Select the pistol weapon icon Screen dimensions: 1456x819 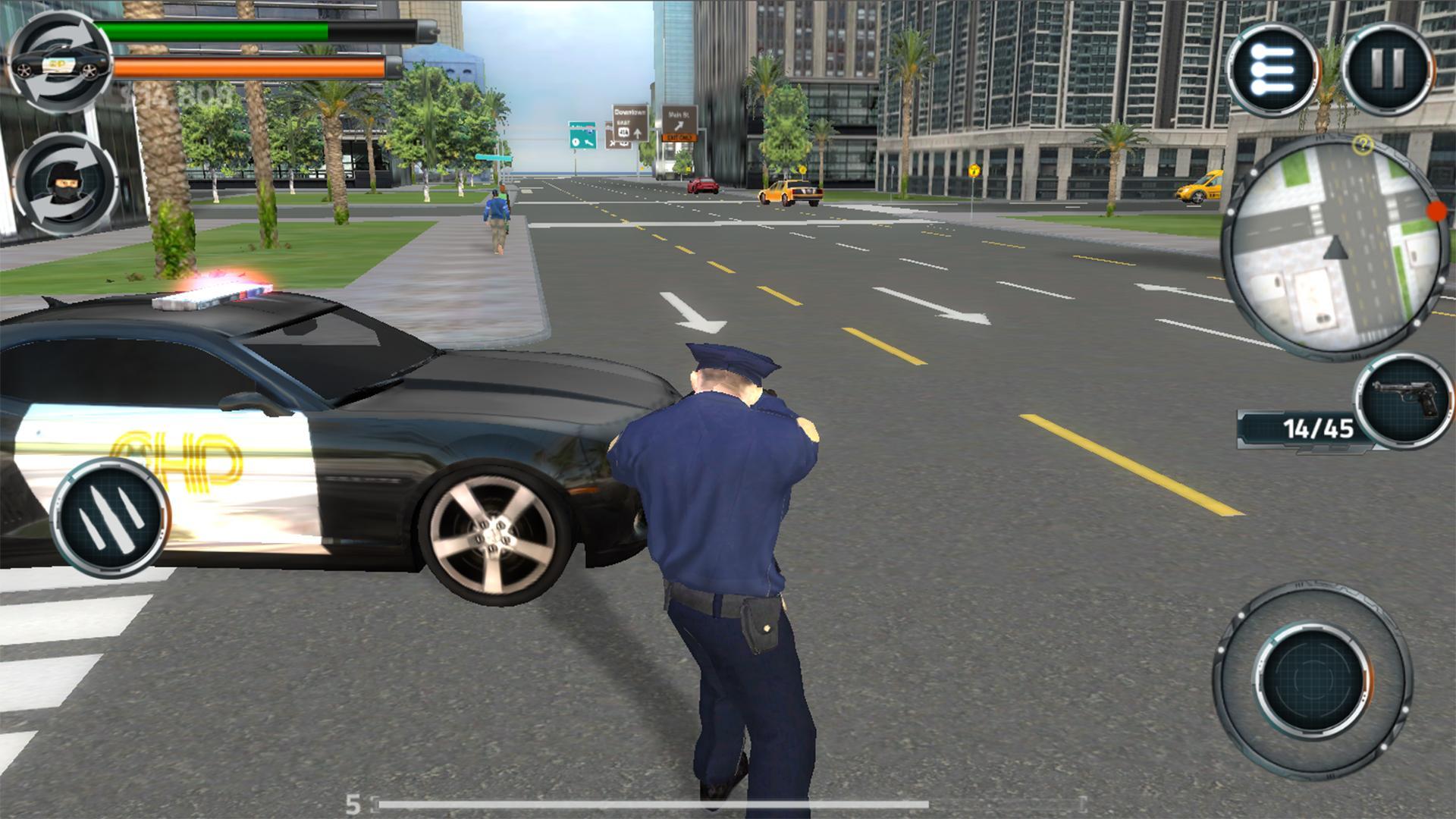point(1403,400)
